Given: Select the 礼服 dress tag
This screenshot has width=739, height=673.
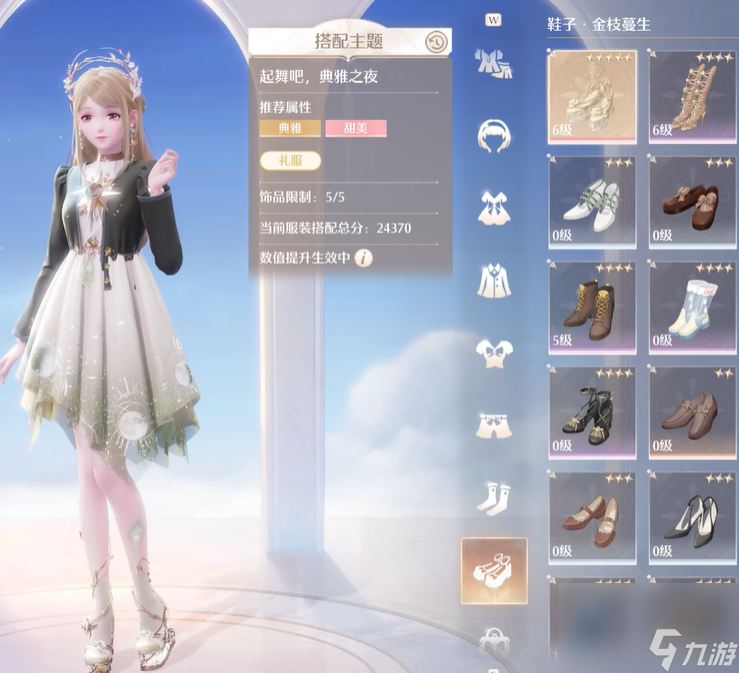Looking at the screenshot, I should pyautogui.click(x=284, y=159).
